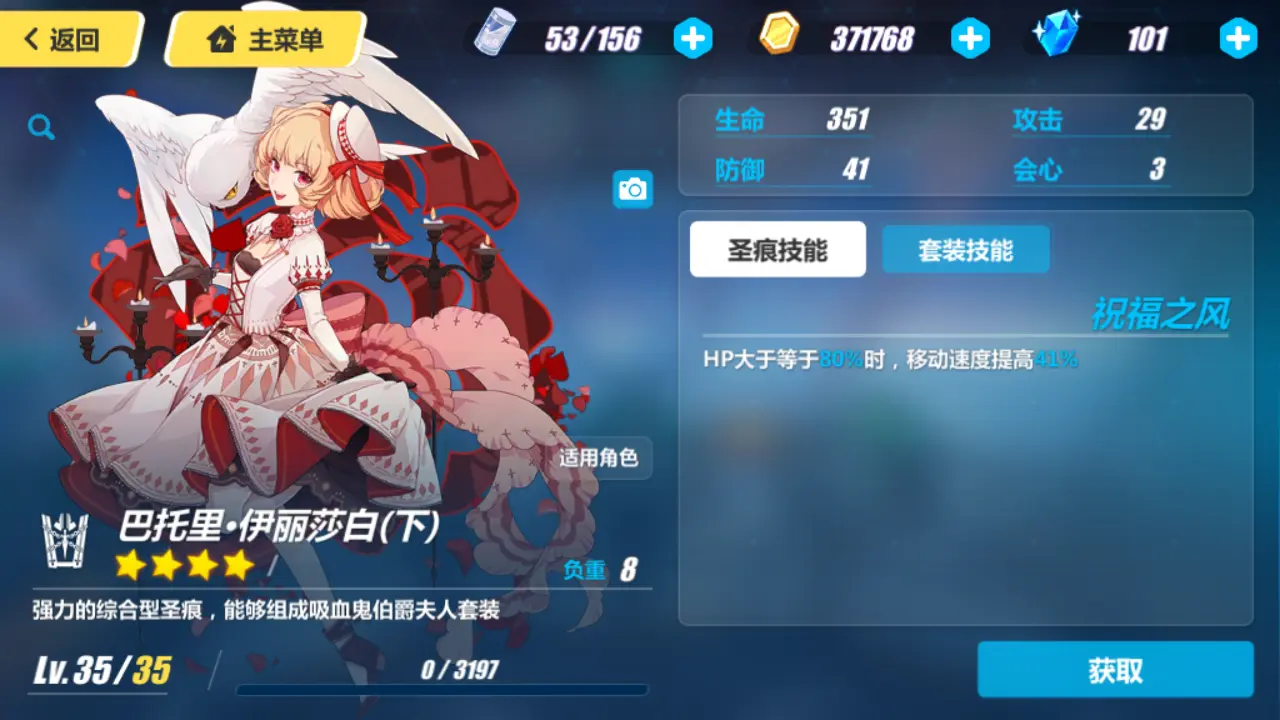Click the blue plus to buy stamina
The height and width of the screenshot is (720, 1280).
pos(693,38)
